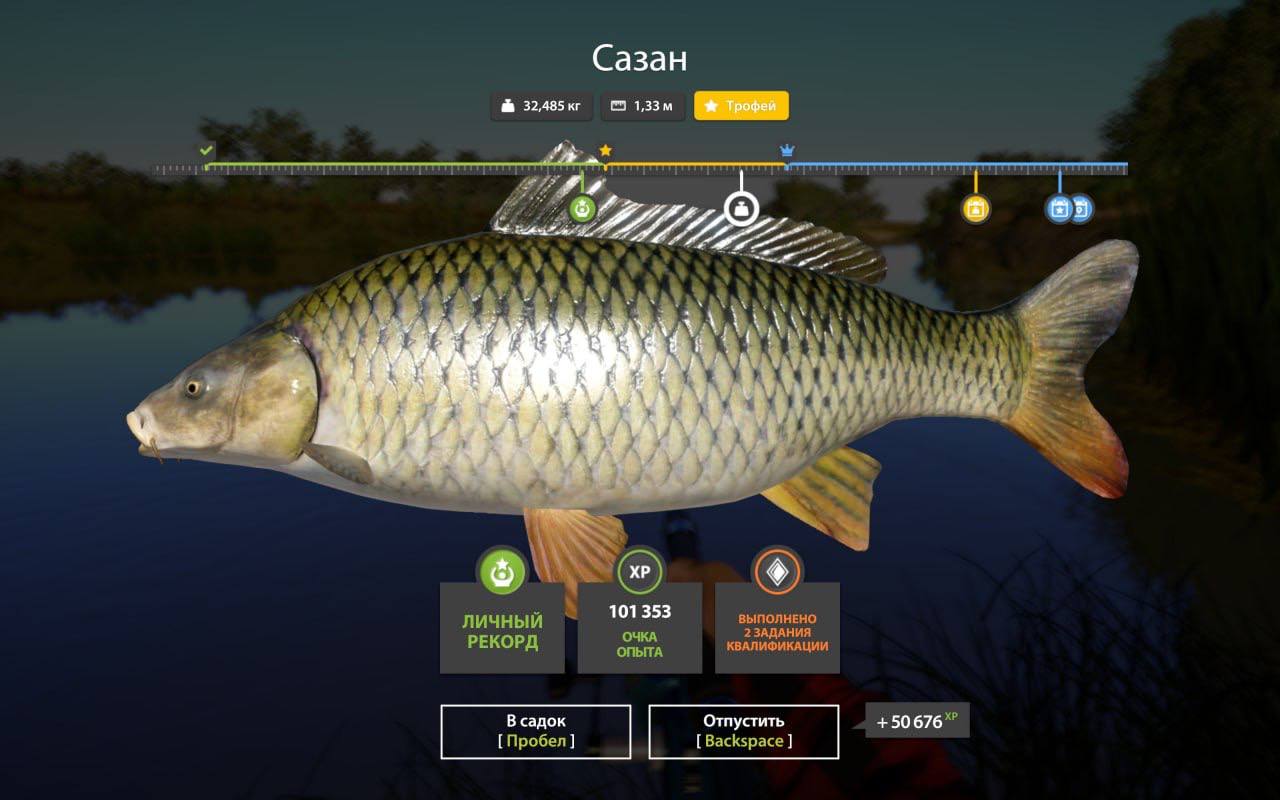
Task: Release the fish with the Отпустить button
Action: [x=743, y=731]
